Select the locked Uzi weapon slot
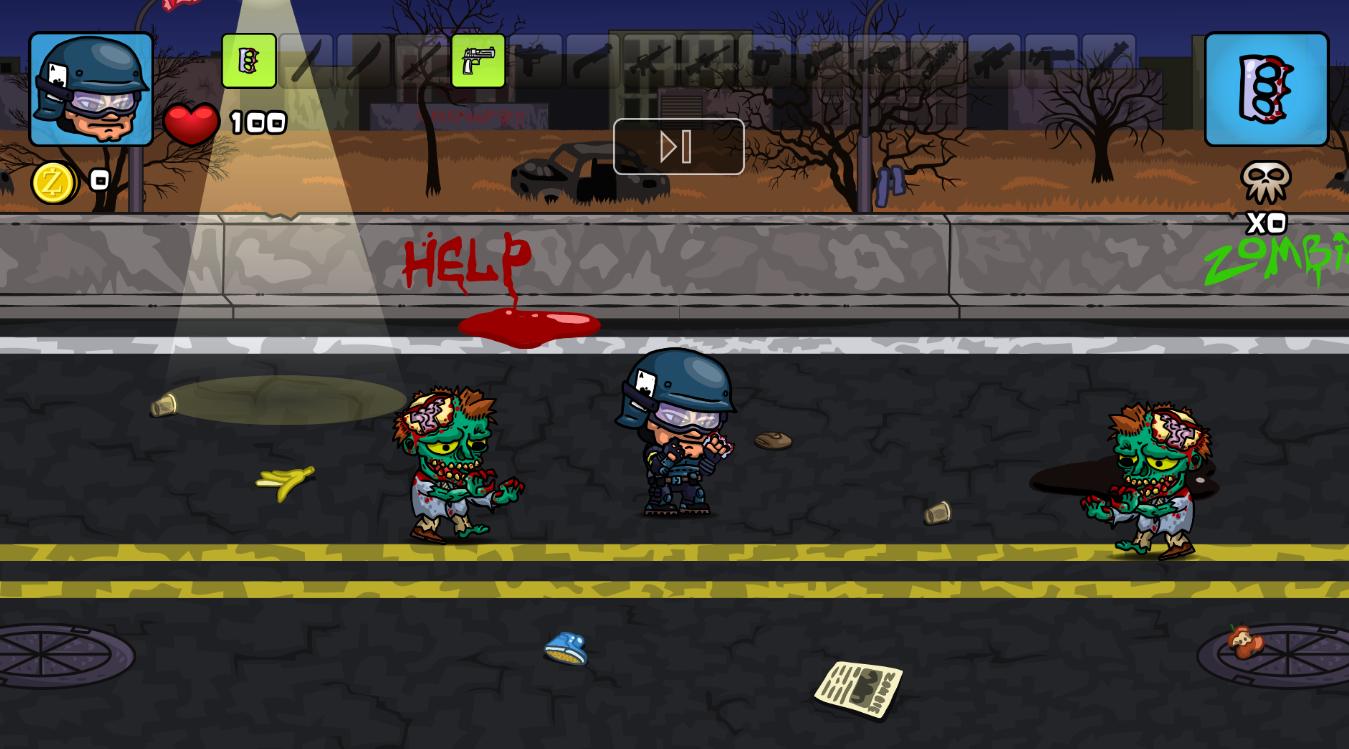1349x749 pixels. coord(535,61)
